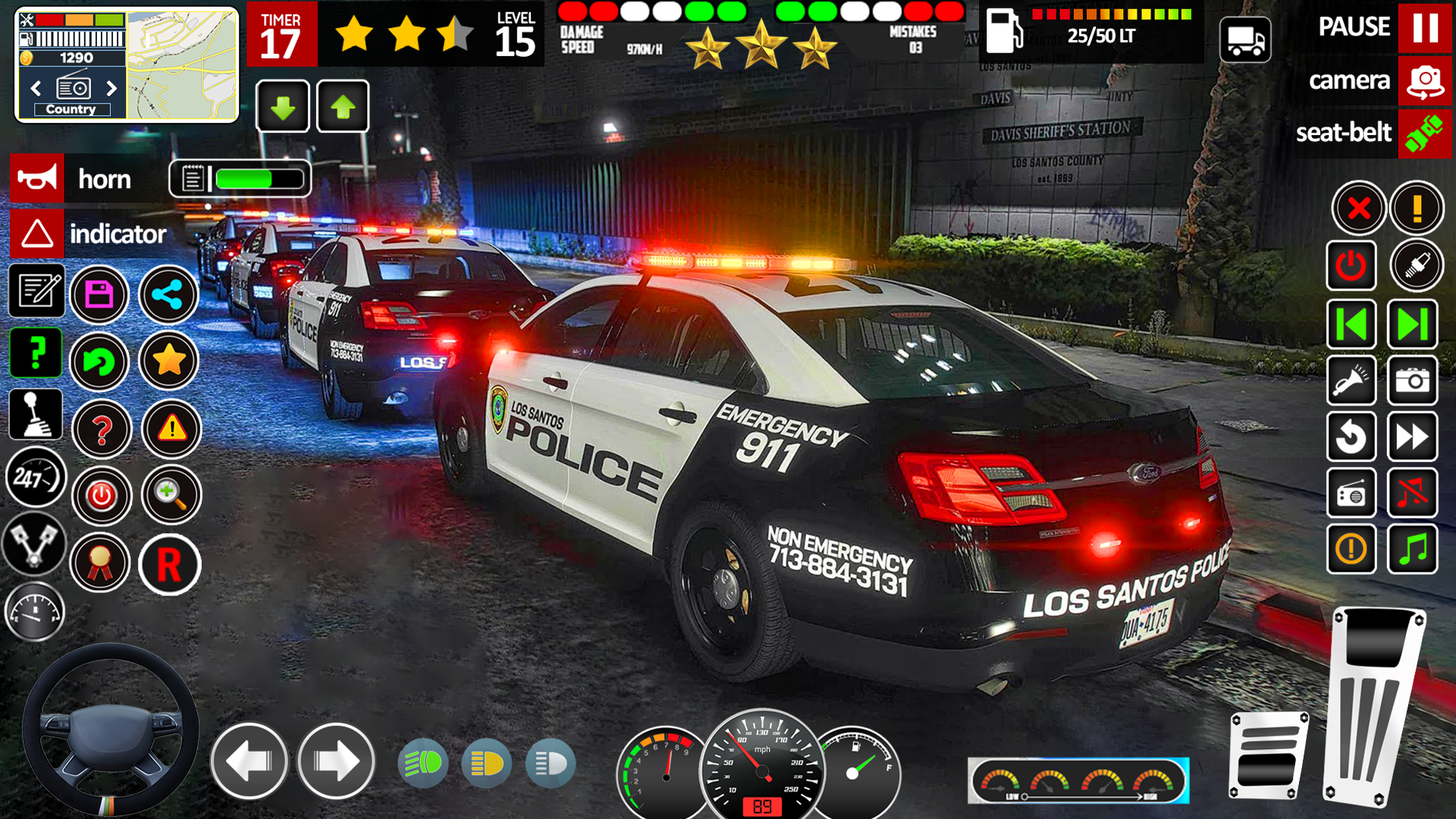Select the engine piston icon
The width and height of the screenshot is (1456, 819).
pos(34,544)
